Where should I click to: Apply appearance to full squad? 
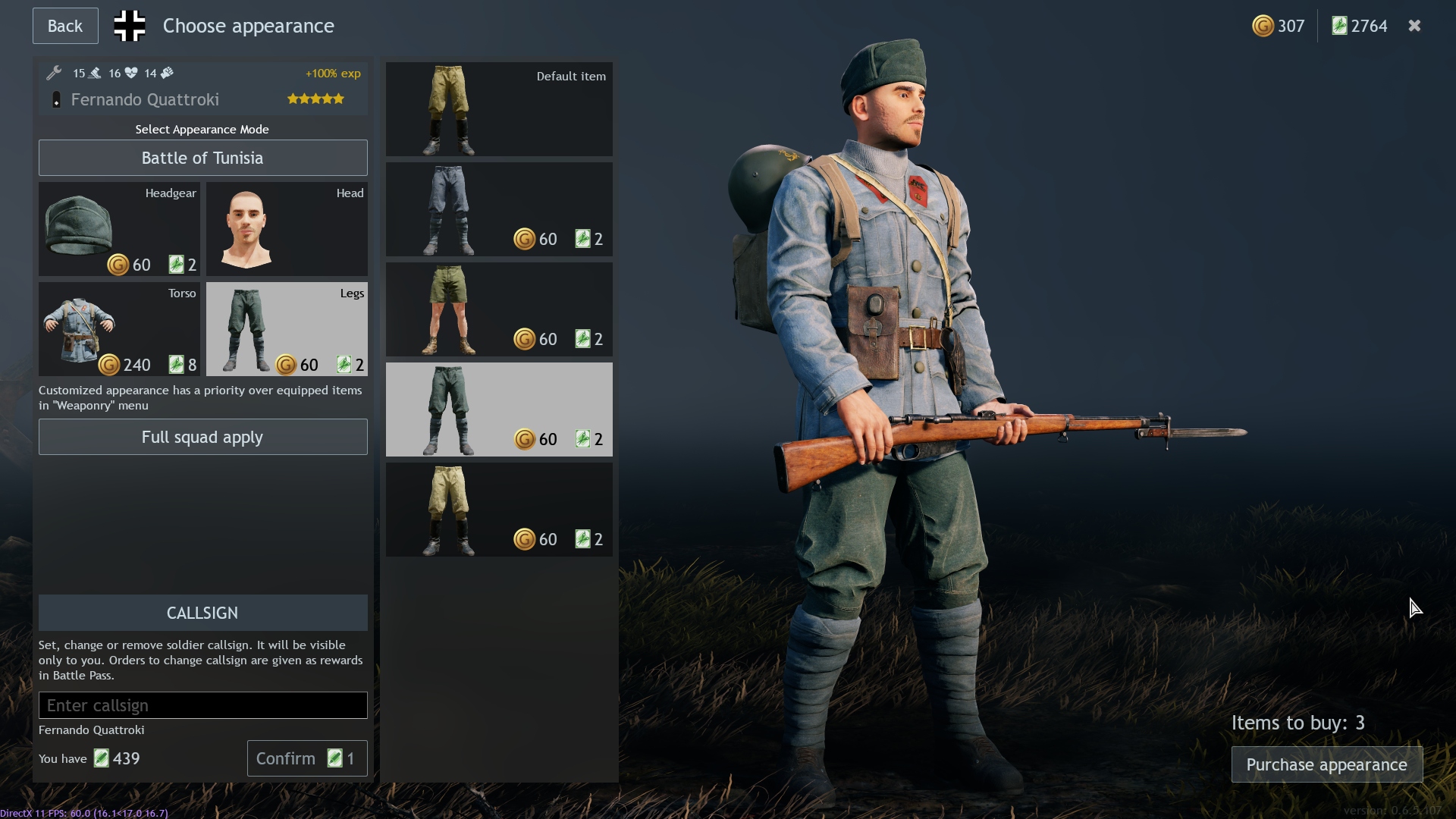[202, 437]
